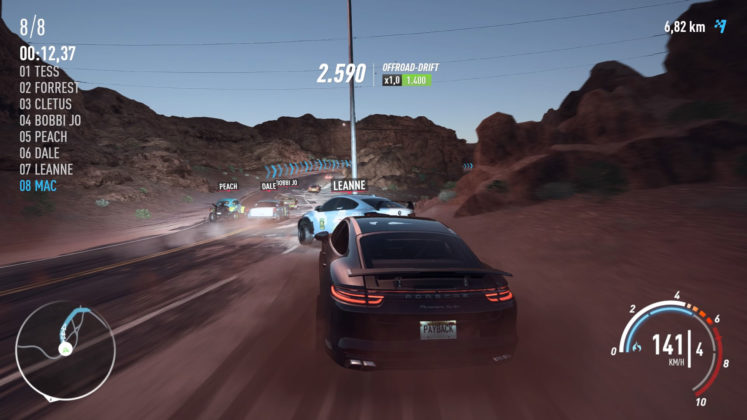Select FORREST in the race standings

pos(49,88)
